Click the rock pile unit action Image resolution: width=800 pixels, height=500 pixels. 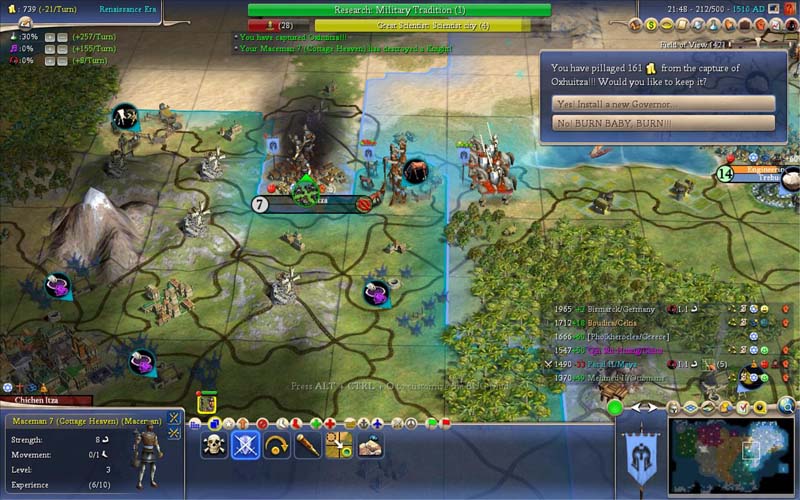click(x=370, y=446)
